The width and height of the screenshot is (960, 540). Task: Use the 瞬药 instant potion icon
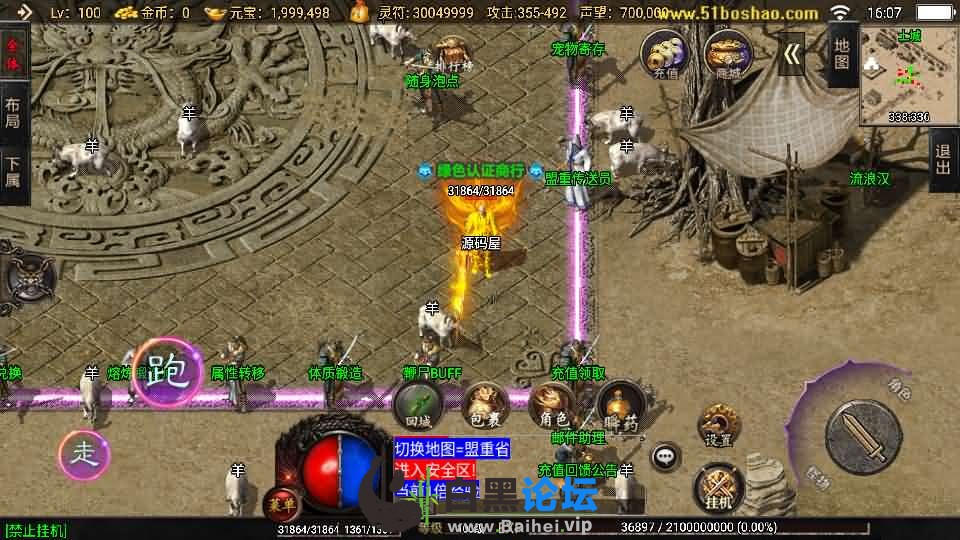tap(620, 409)
